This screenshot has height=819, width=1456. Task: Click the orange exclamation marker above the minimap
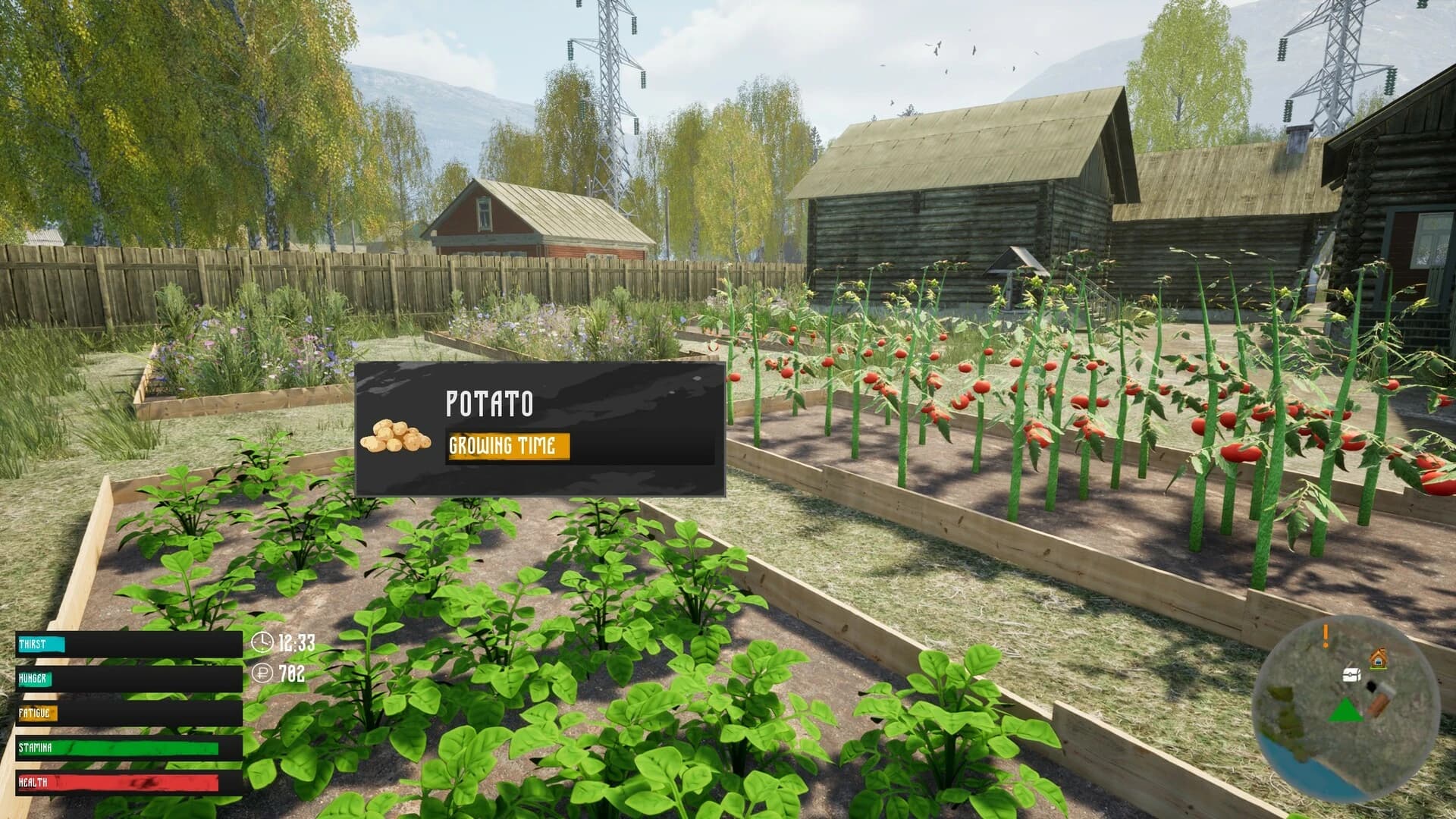click(1325, 635)
